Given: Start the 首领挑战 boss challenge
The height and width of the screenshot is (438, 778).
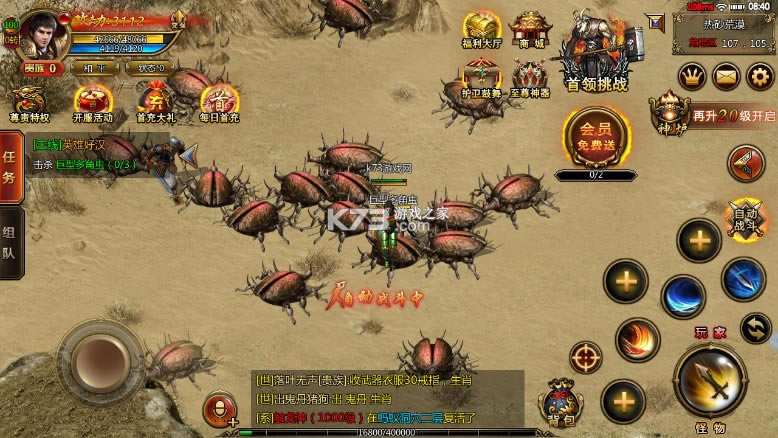Looking at the screenshot, I should [597, 56].
